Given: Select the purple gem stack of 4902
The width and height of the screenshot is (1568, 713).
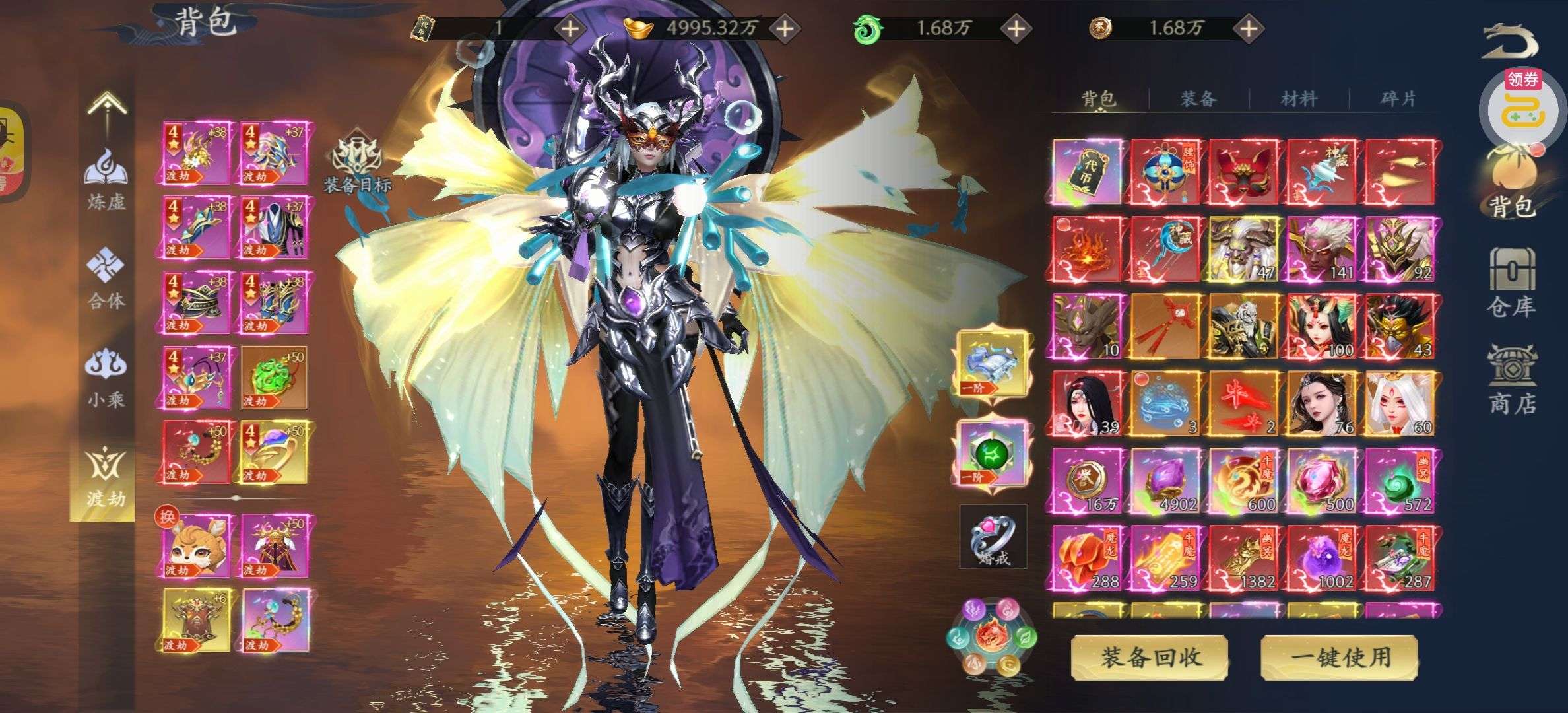Looking at the screenshot, I should tap(1165, 481).
